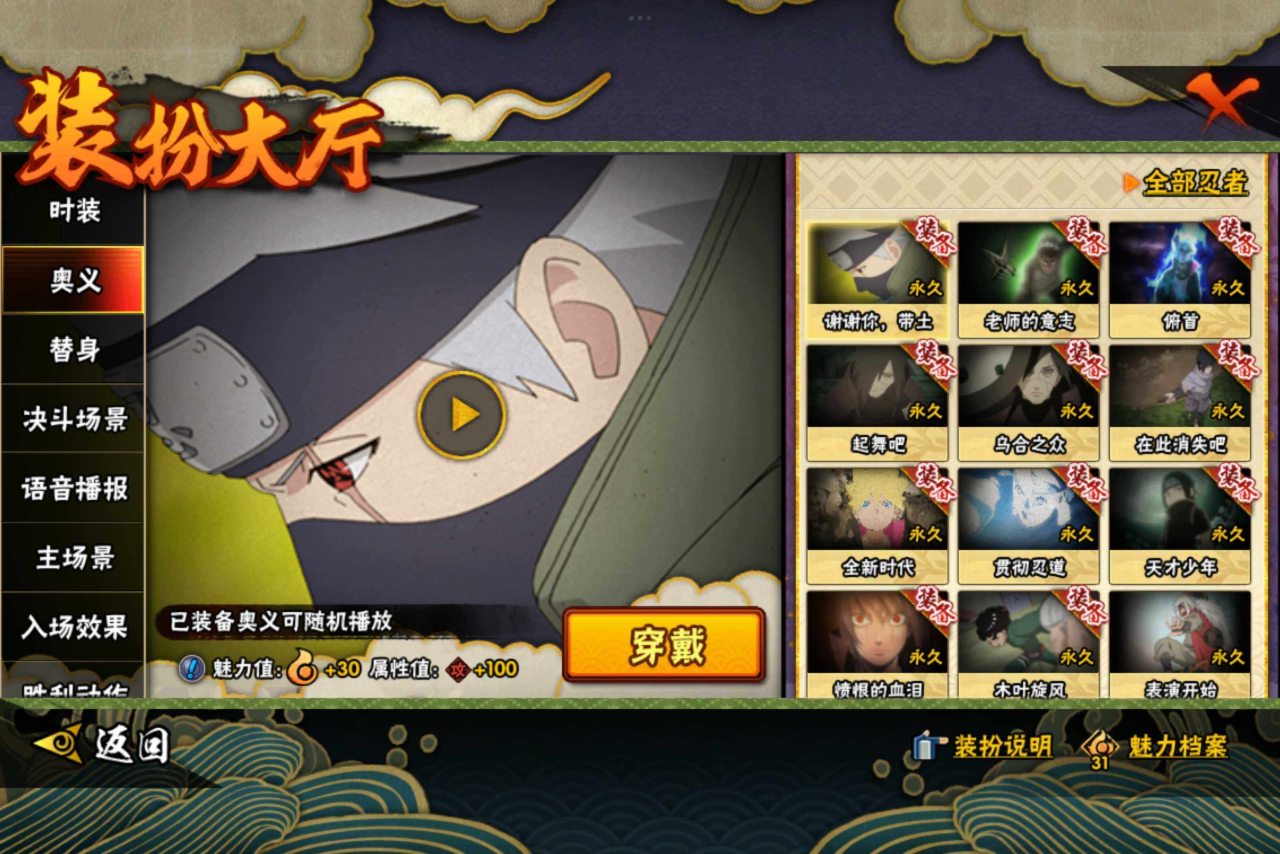Switch to 语音播报 tab
Viewport: 1280px width, 854px height.
click(x=74, y=488)
